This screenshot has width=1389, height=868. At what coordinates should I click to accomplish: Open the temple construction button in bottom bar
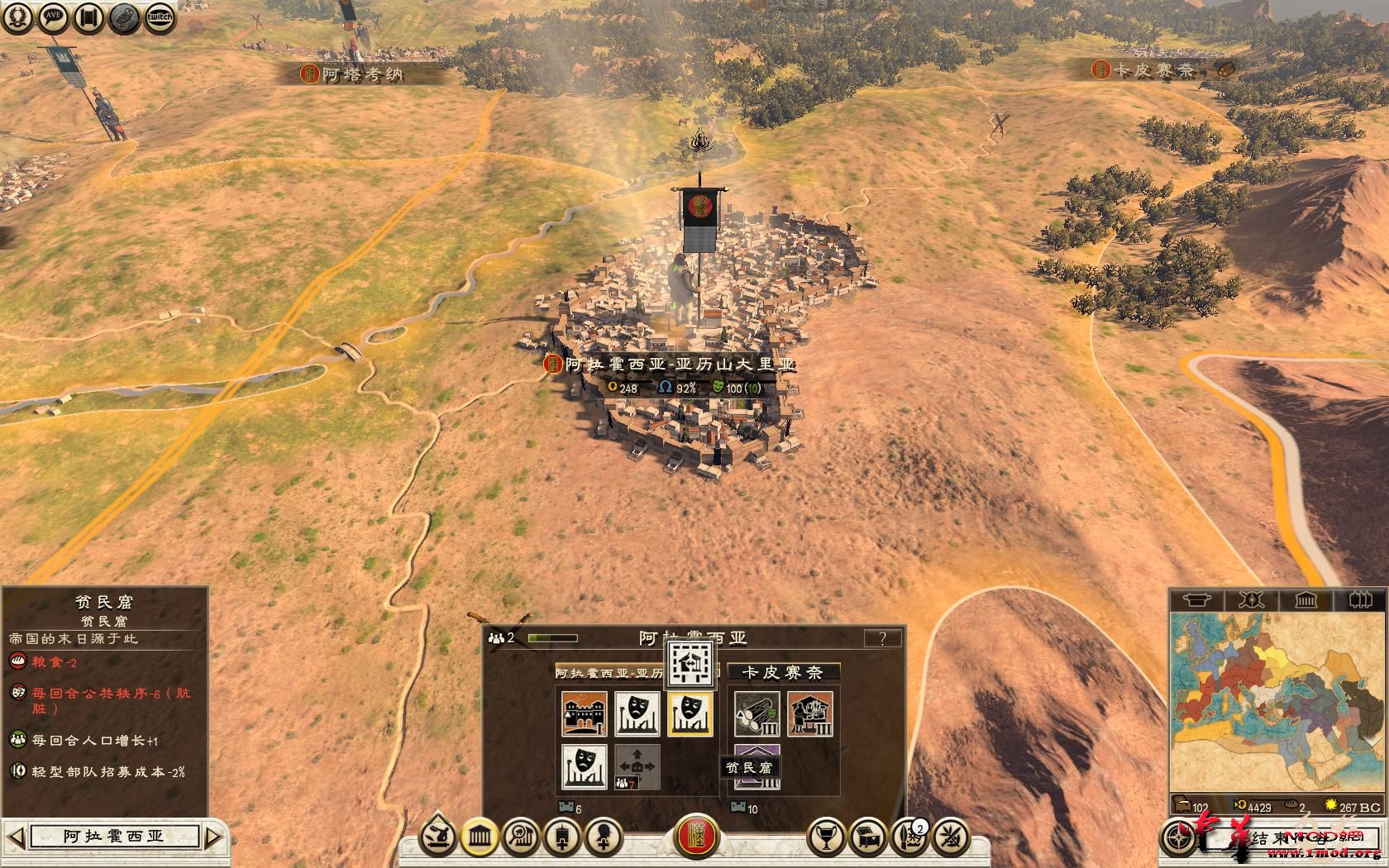click(x=479, y=838)
